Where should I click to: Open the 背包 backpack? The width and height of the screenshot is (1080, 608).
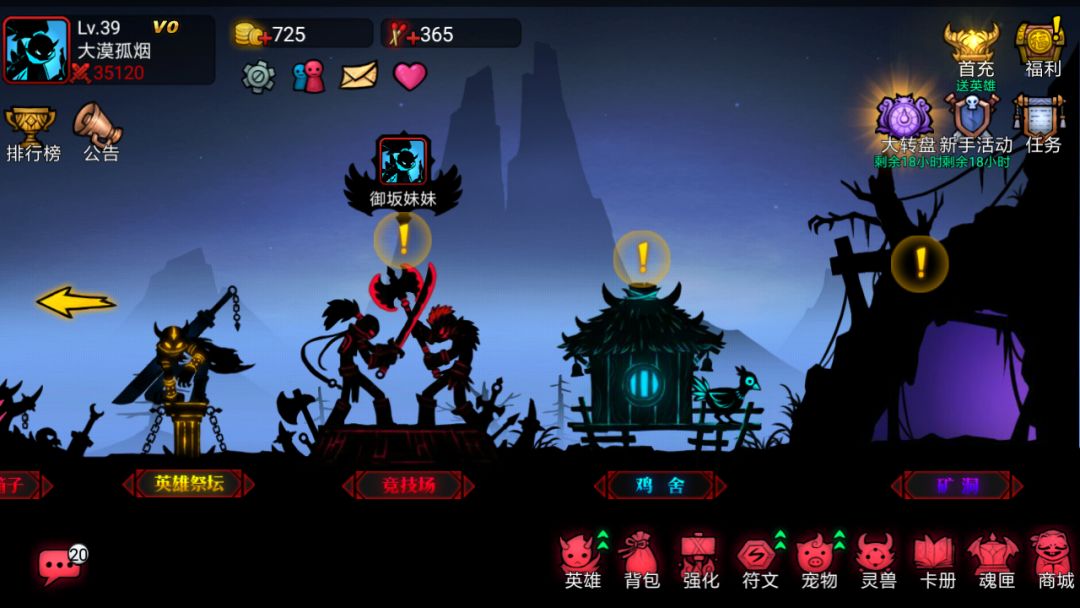641,560
